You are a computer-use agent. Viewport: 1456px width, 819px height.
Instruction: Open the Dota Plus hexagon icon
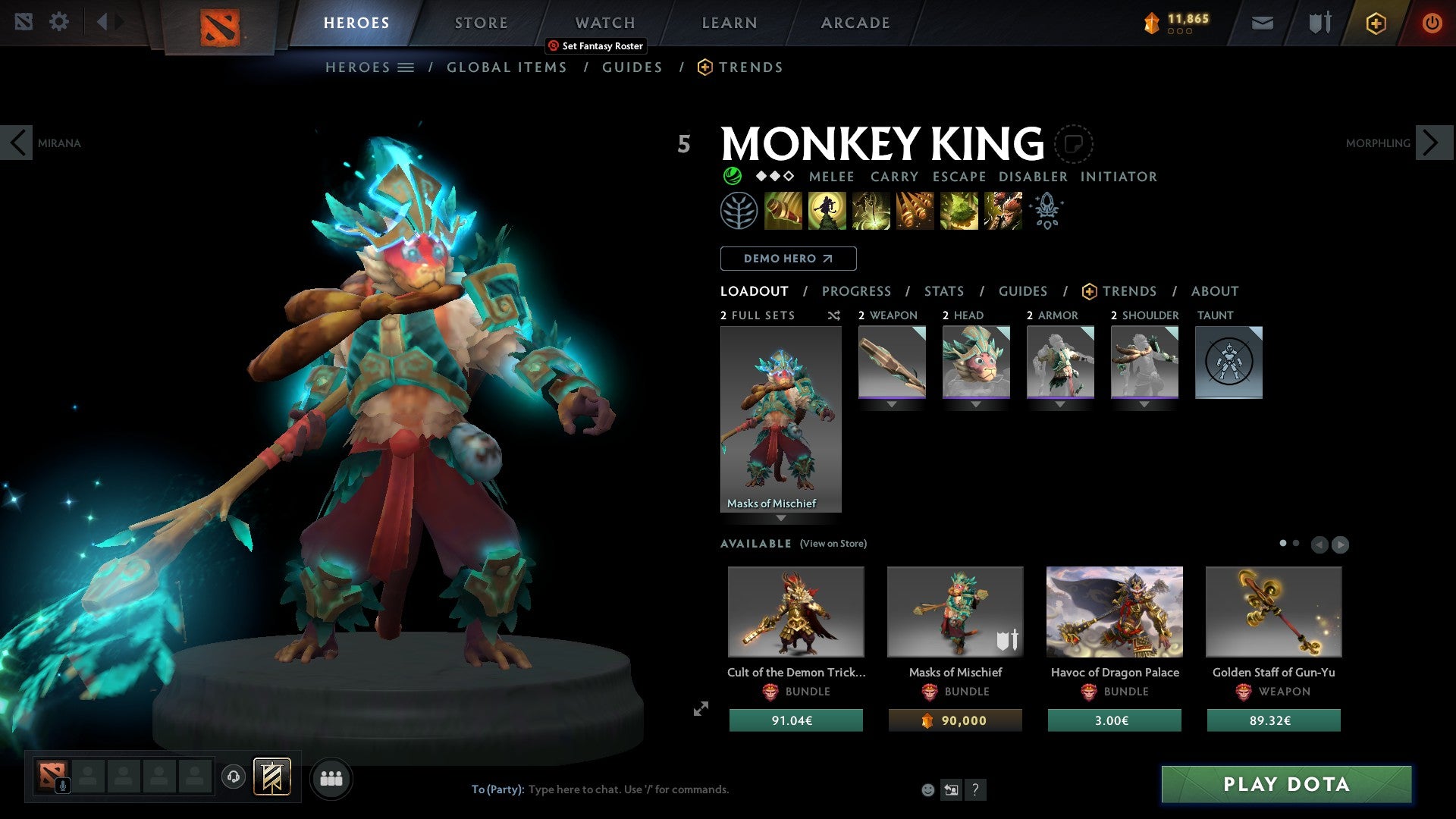point(1375,23)
